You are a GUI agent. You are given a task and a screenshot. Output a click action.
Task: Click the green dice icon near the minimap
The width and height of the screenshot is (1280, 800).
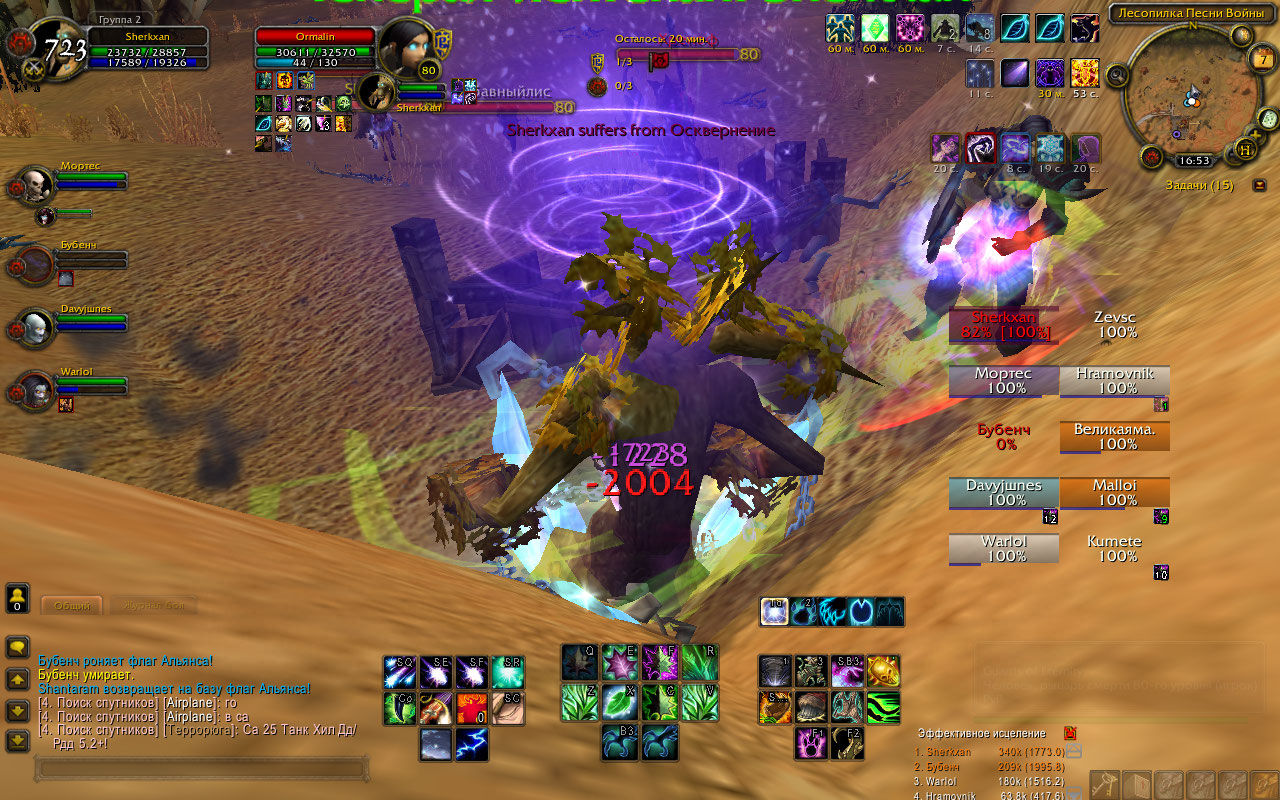tap(1269, 120)
